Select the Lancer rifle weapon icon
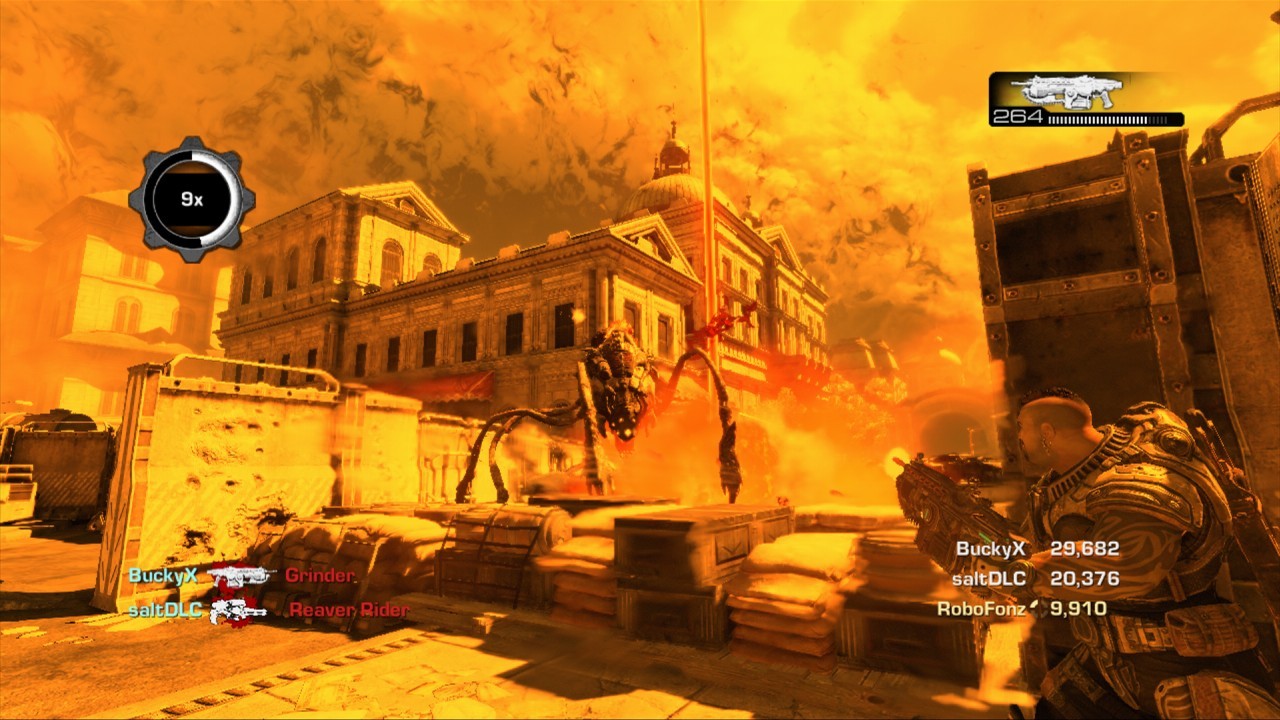 [x=1066, y=91]
